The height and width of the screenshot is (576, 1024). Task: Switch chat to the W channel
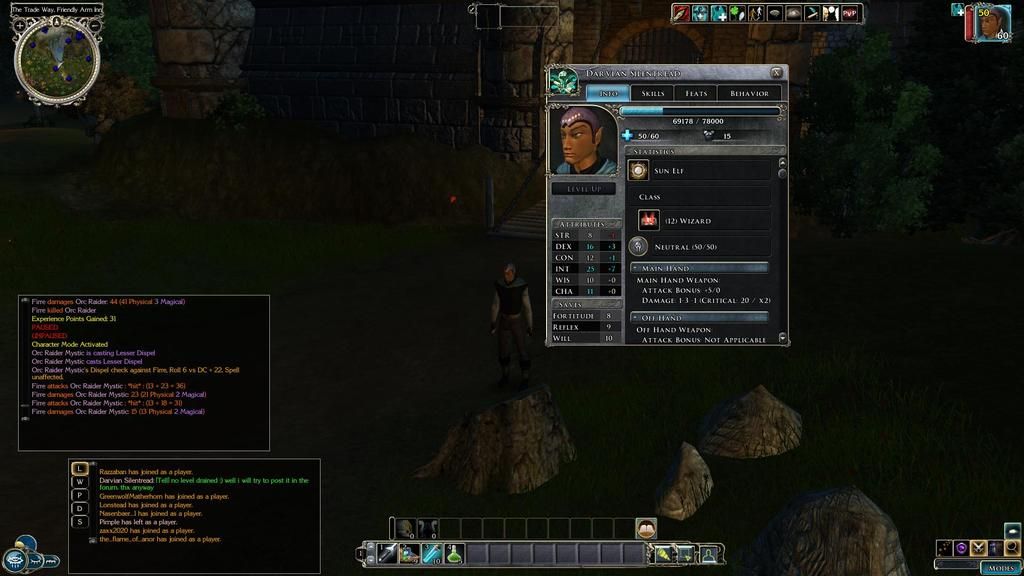tap(80, 482)
